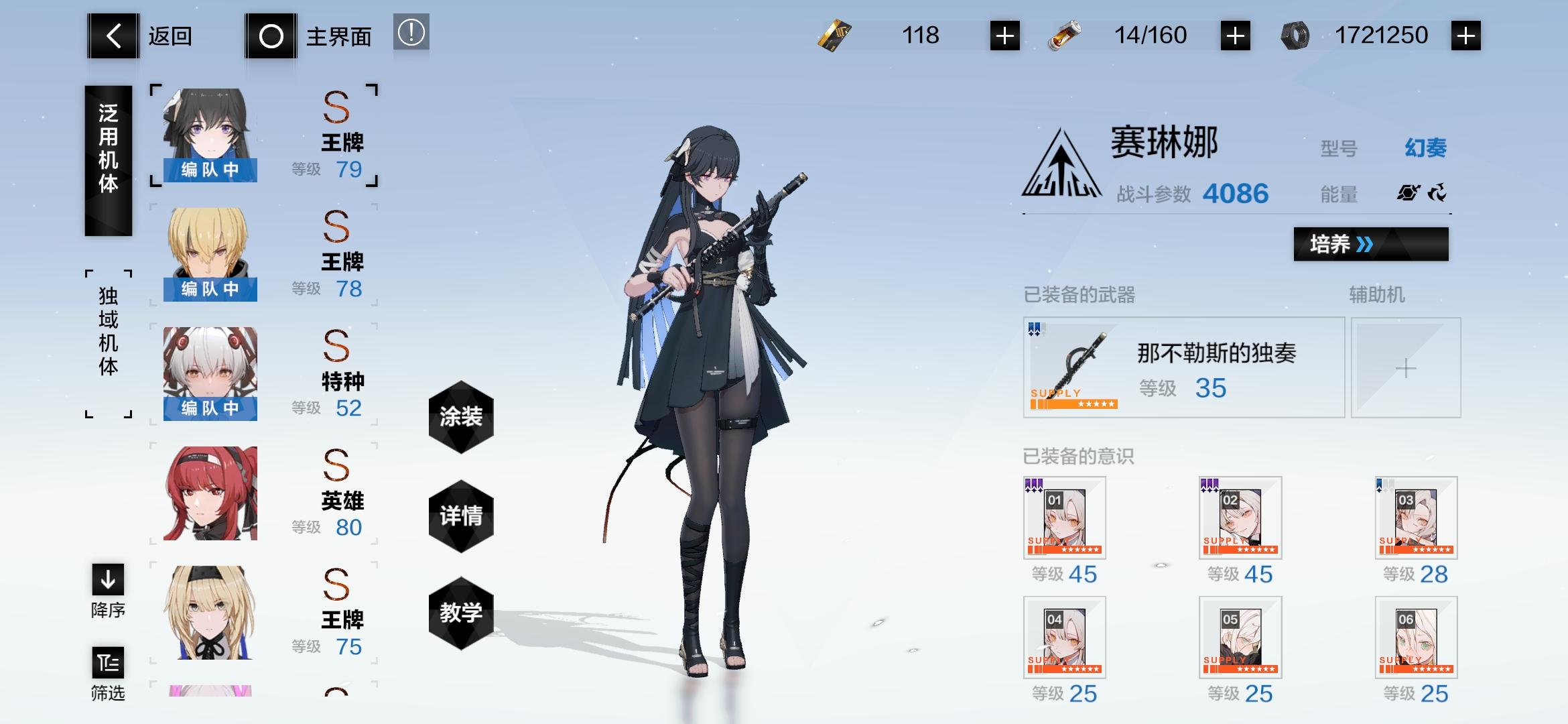Image resolution: width=1568 pixels, height=724 pixels.
Task: Open serum purchase with plus next to 14/160
Action: pos(1235,35)
